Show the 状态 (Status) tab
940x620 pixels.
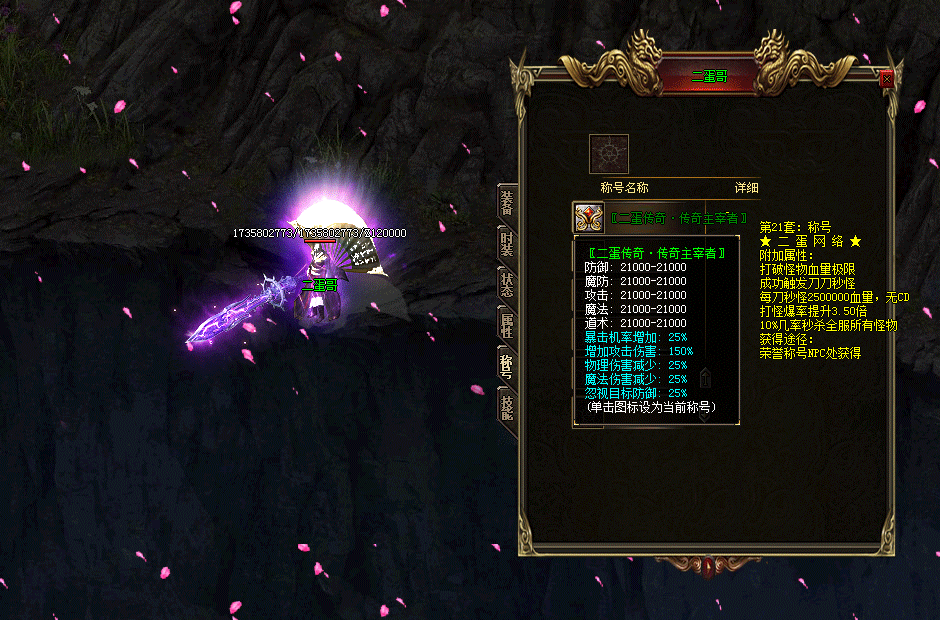(507, 283)
